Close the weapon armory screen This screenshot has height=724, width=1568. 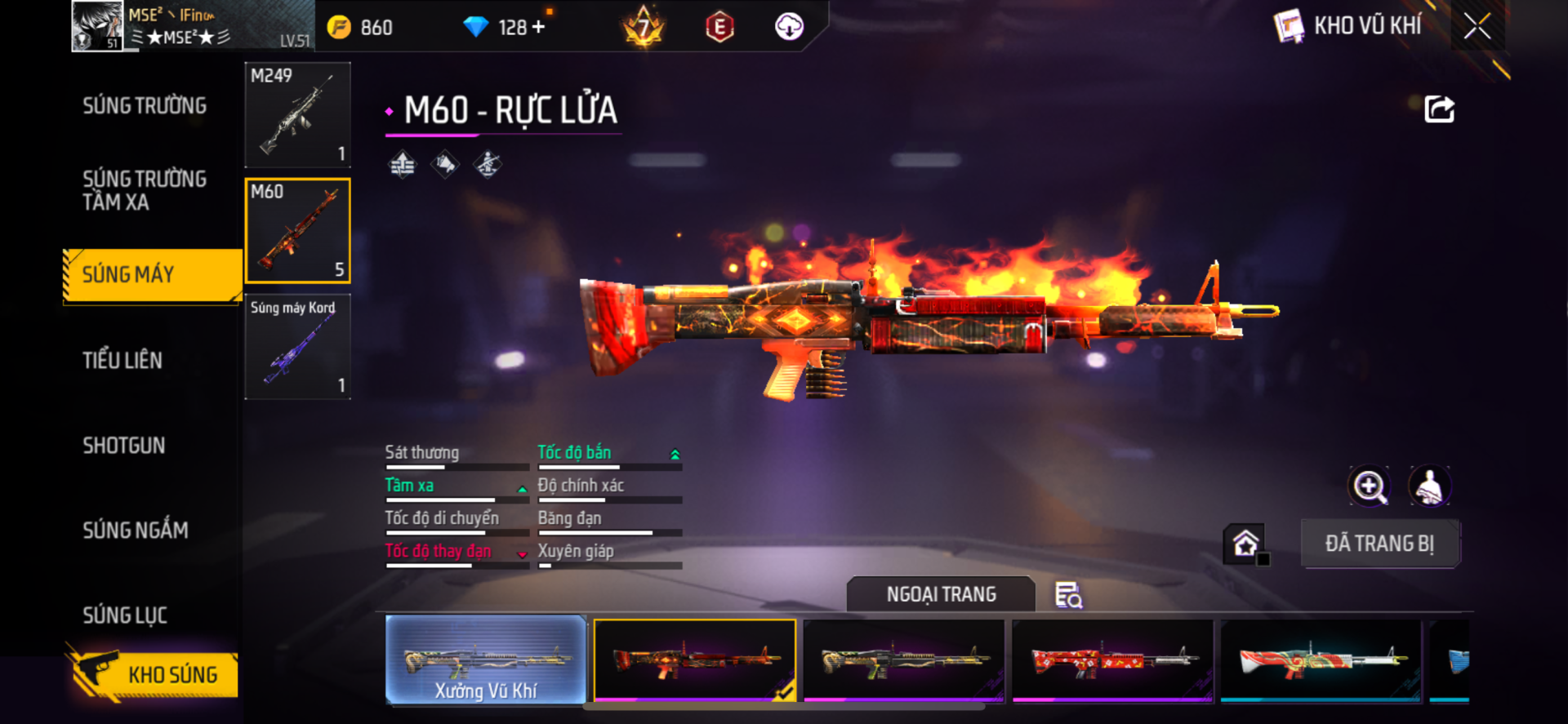pos(1477,26)
